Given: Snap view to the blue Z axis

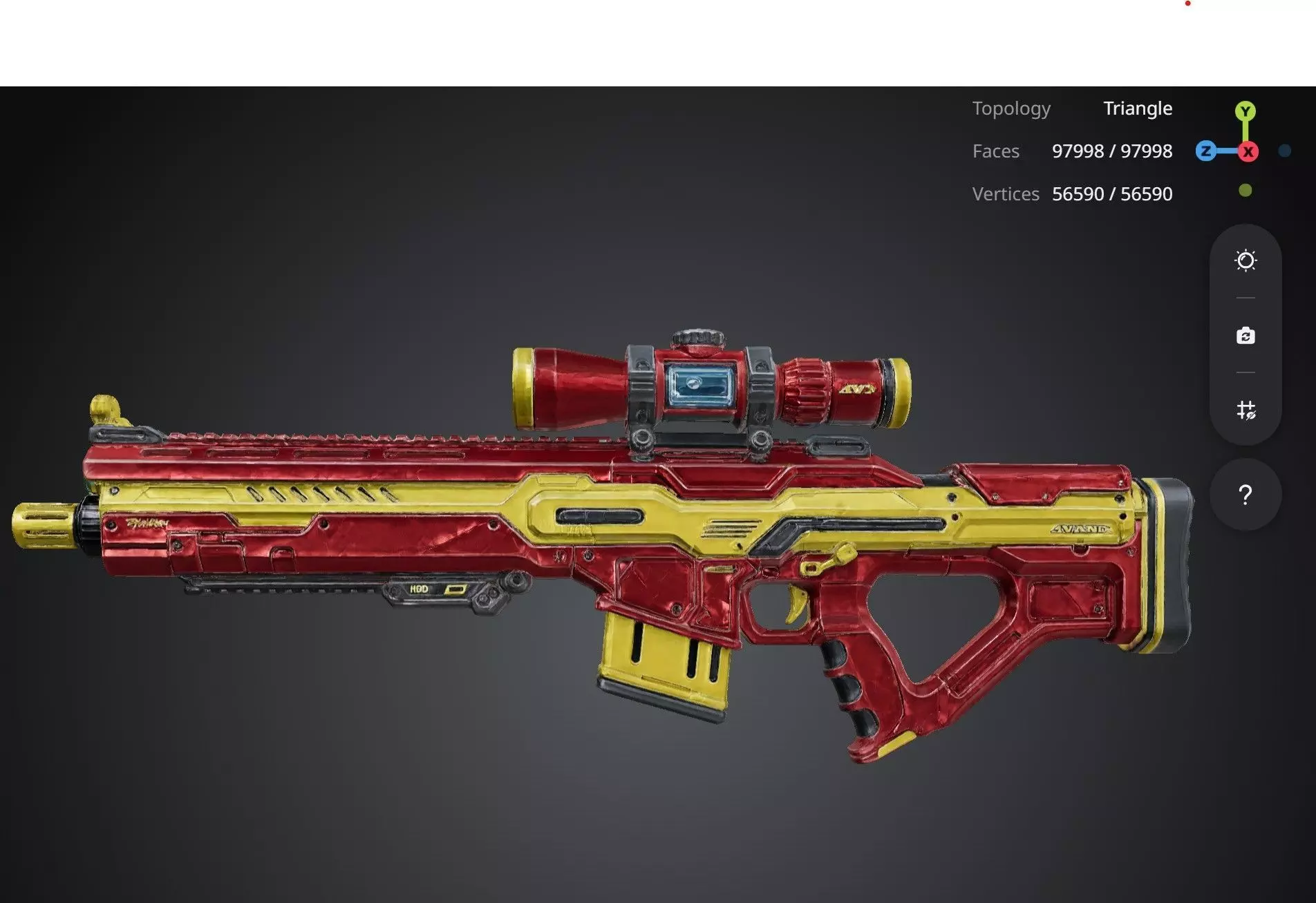Looking at the screenshot, I should pos(1206,151).
